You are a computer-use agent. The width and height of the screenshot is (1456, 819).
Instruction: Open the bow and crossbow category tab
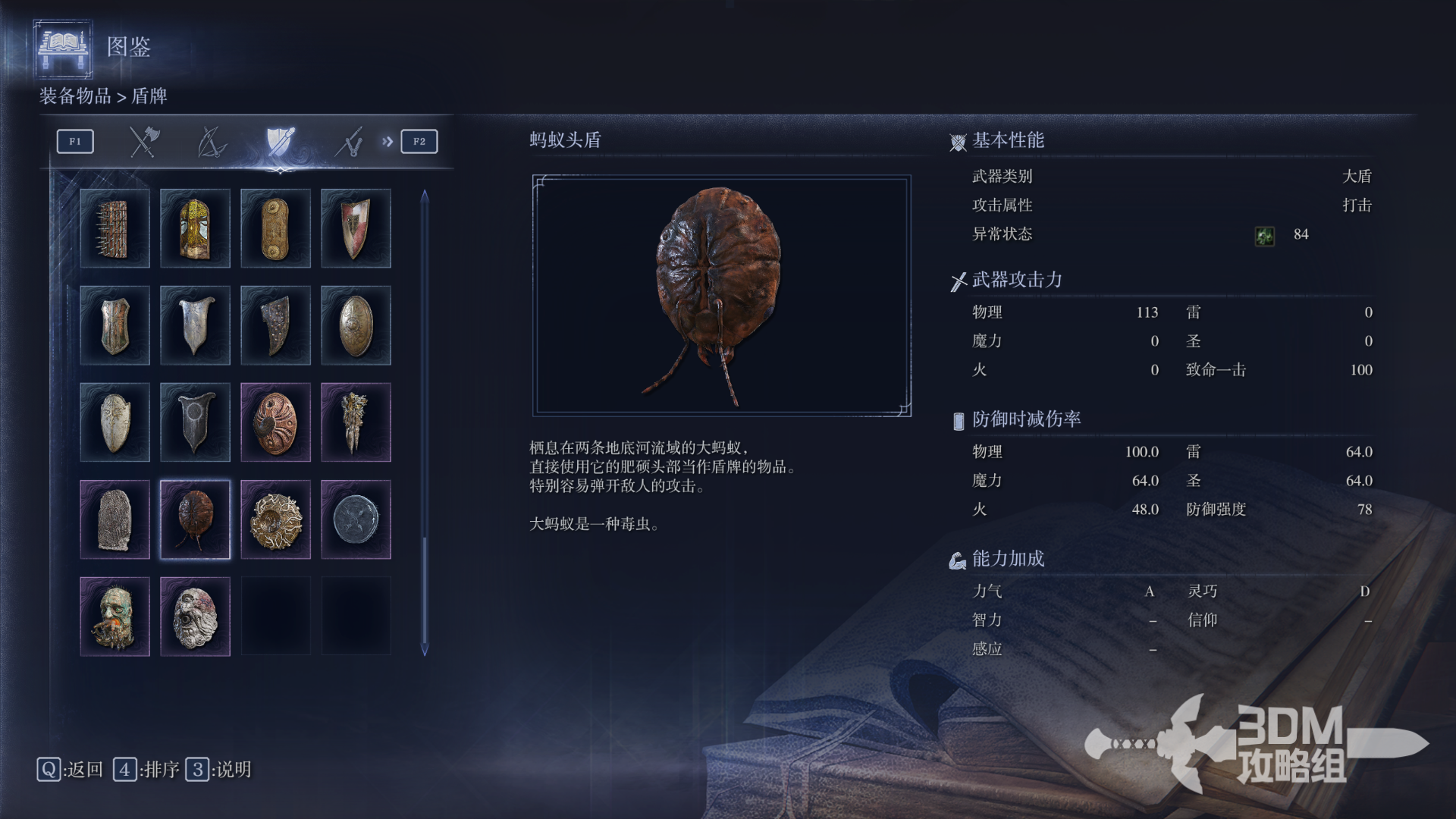(212, 142)
